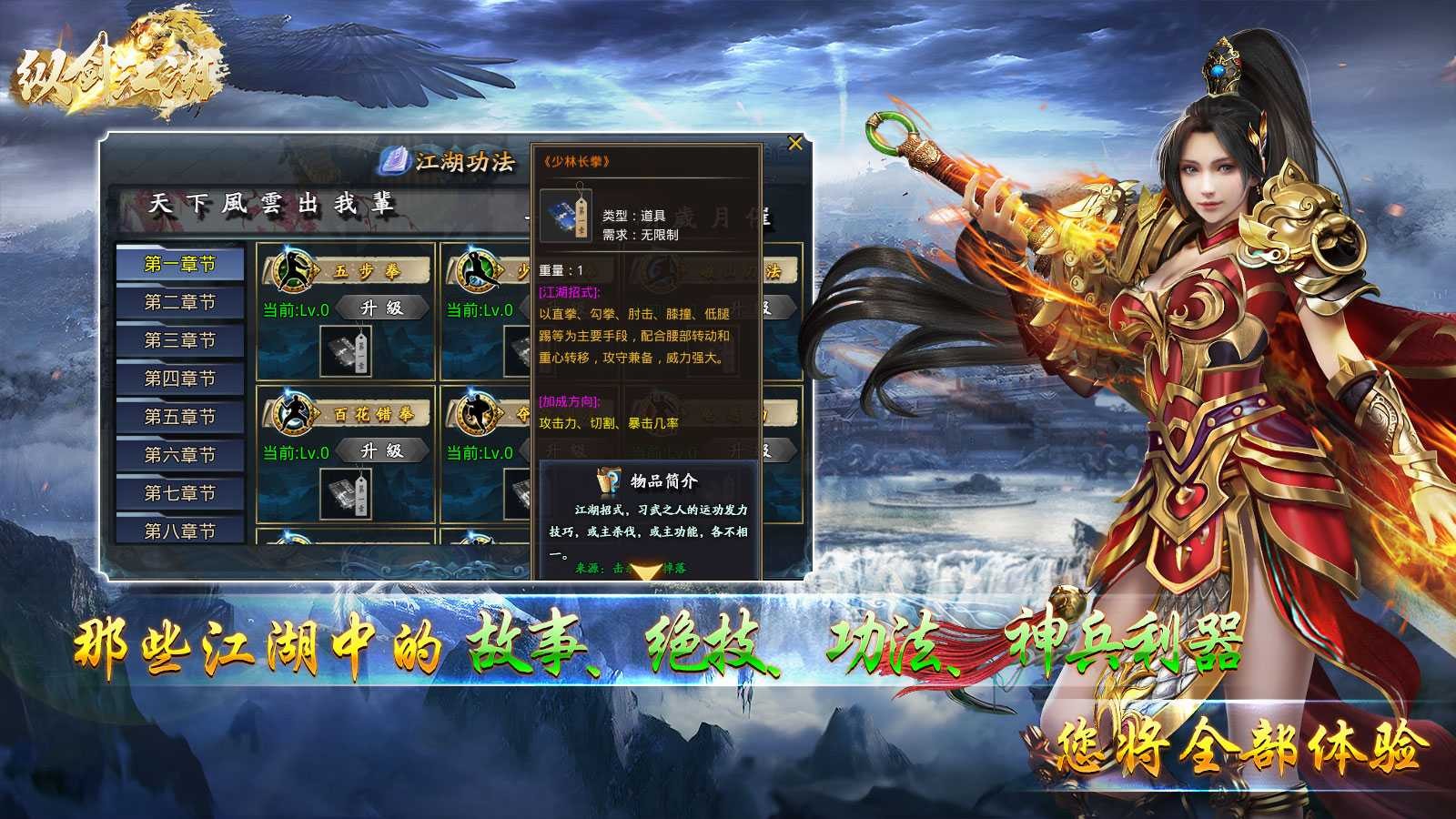The width and height of the screenshot is (1456, 819).
Task: Open the 第八章节 chapter tab
Action: pyautogui.click(x=180, y=529)
